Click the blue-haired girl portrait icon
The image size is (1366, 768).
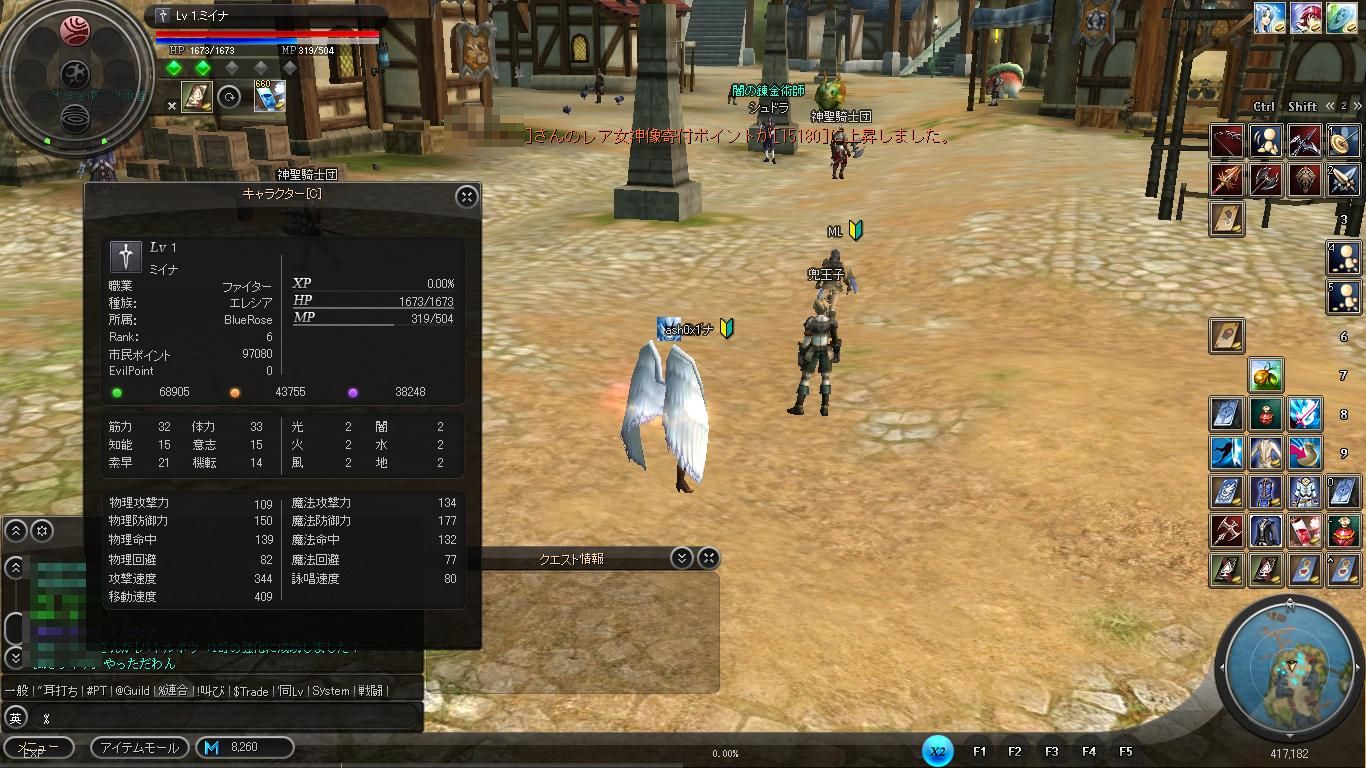click(x=1270, y=19)
